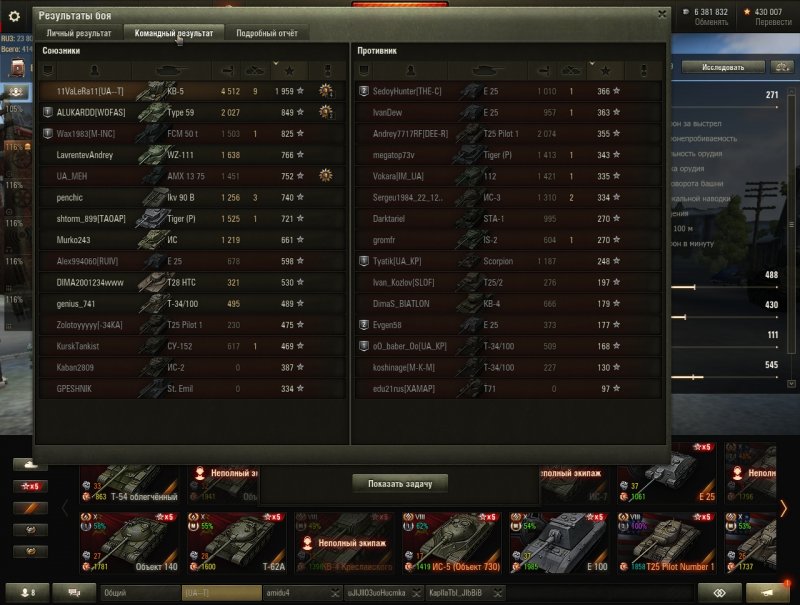
Task: Select the Командный результат tab
Action: tap(173, 33)
